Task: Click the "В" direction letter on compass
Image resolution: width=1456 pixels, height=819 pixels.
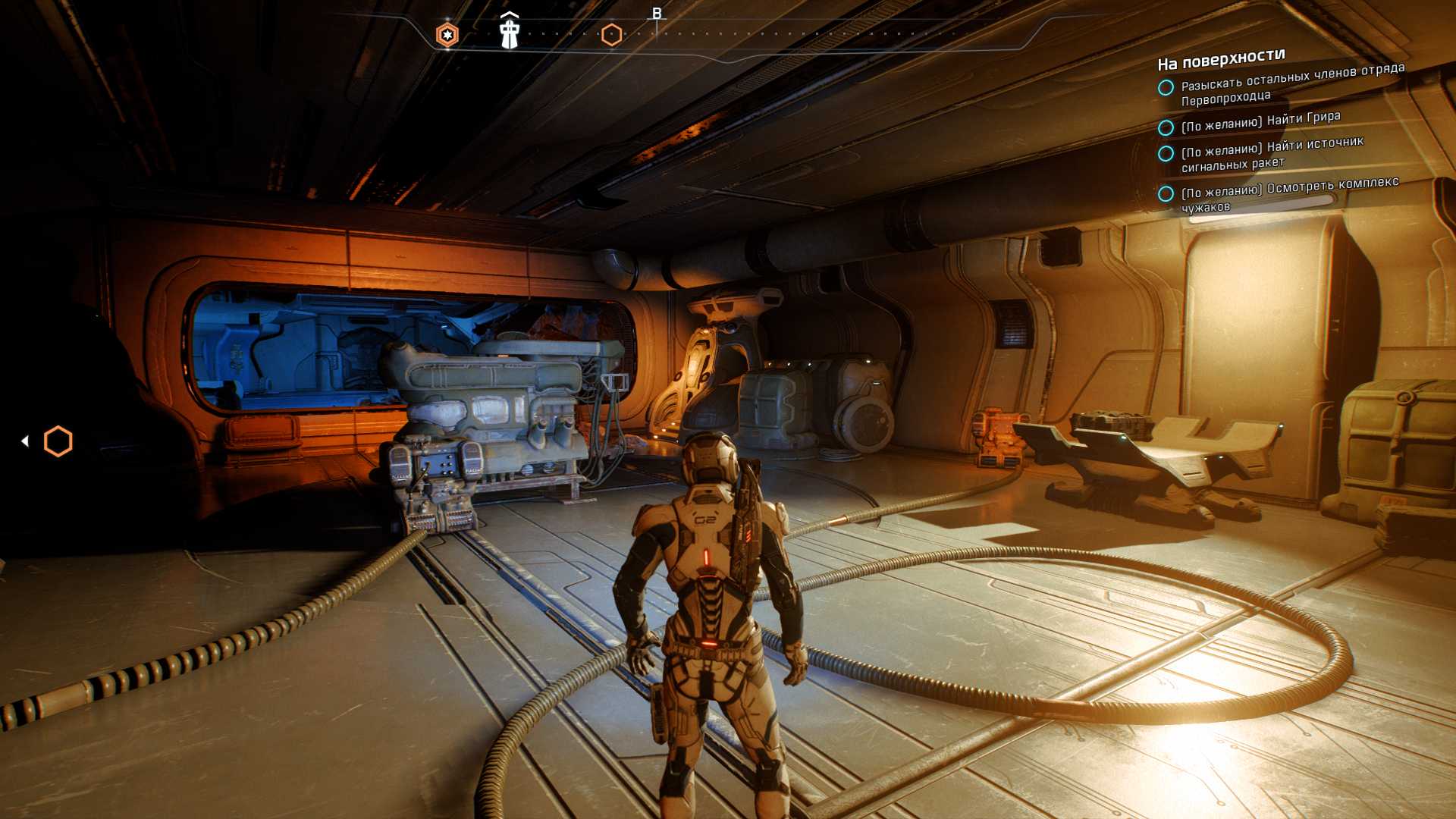Action: coord(657,14)
